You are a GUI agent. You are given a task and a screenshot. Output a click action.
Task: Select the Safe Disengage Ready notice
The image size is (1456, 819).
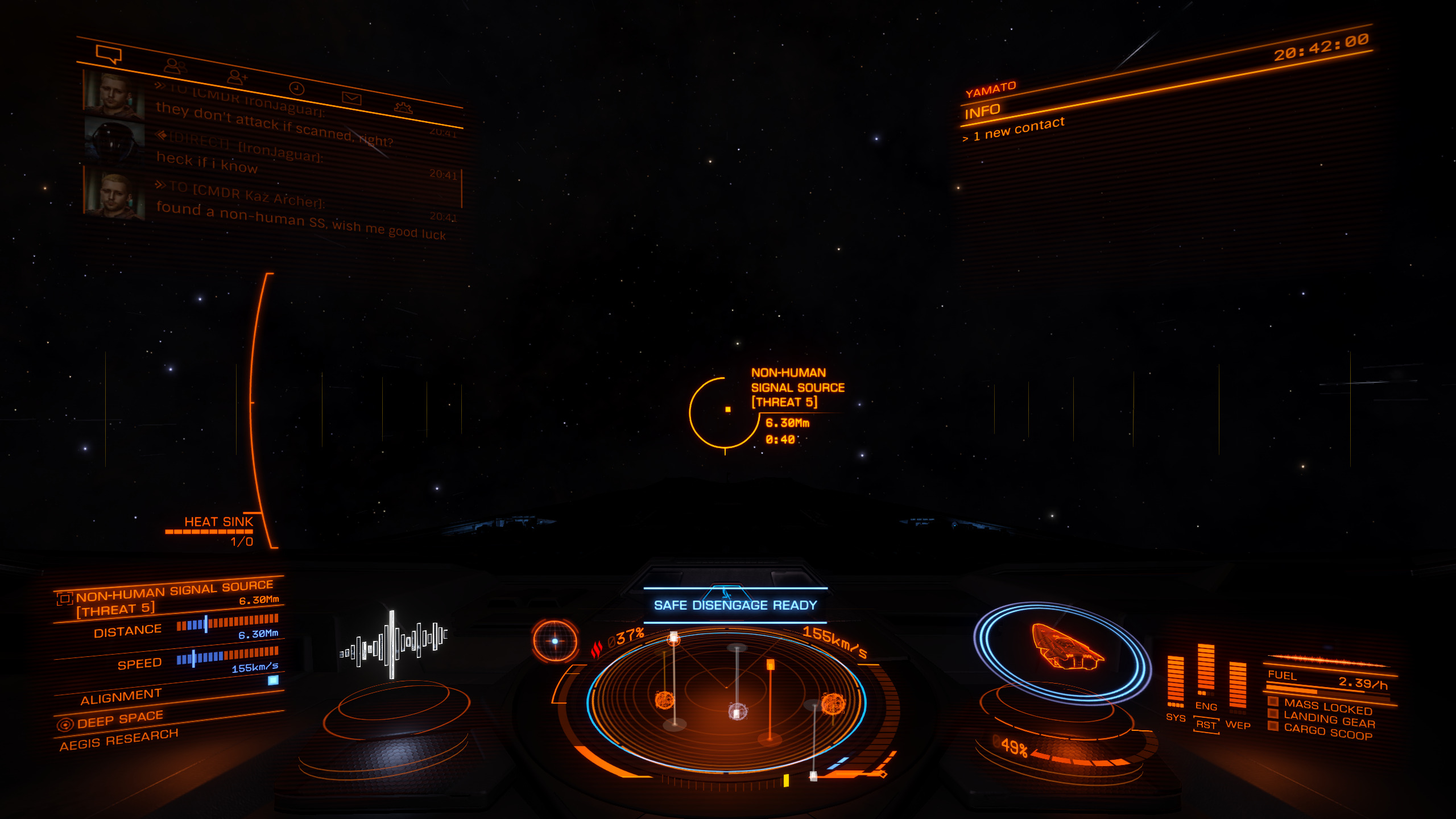(735, 605)
